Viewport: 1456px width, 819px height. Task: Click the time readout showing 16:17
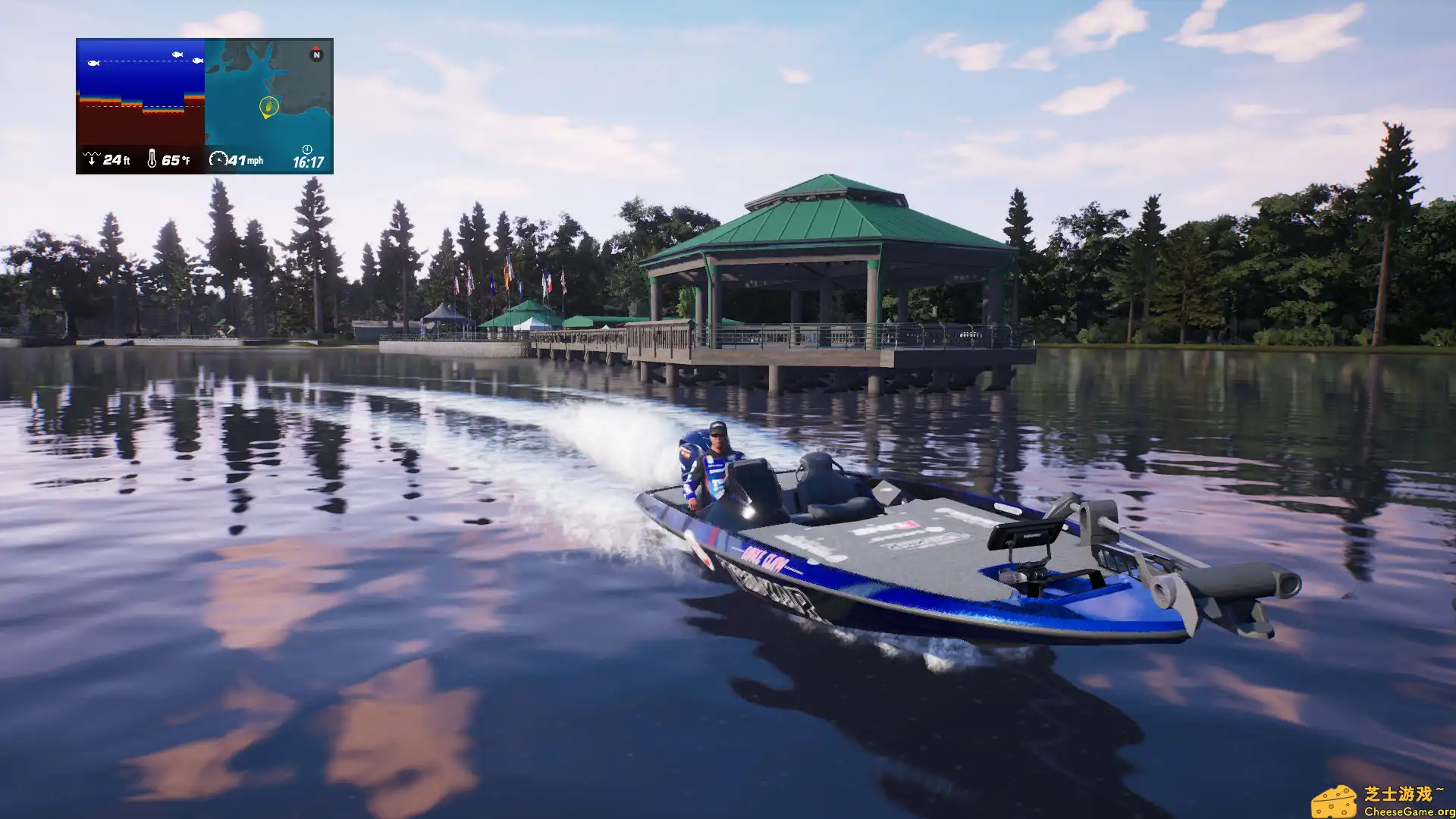[309, 161]
